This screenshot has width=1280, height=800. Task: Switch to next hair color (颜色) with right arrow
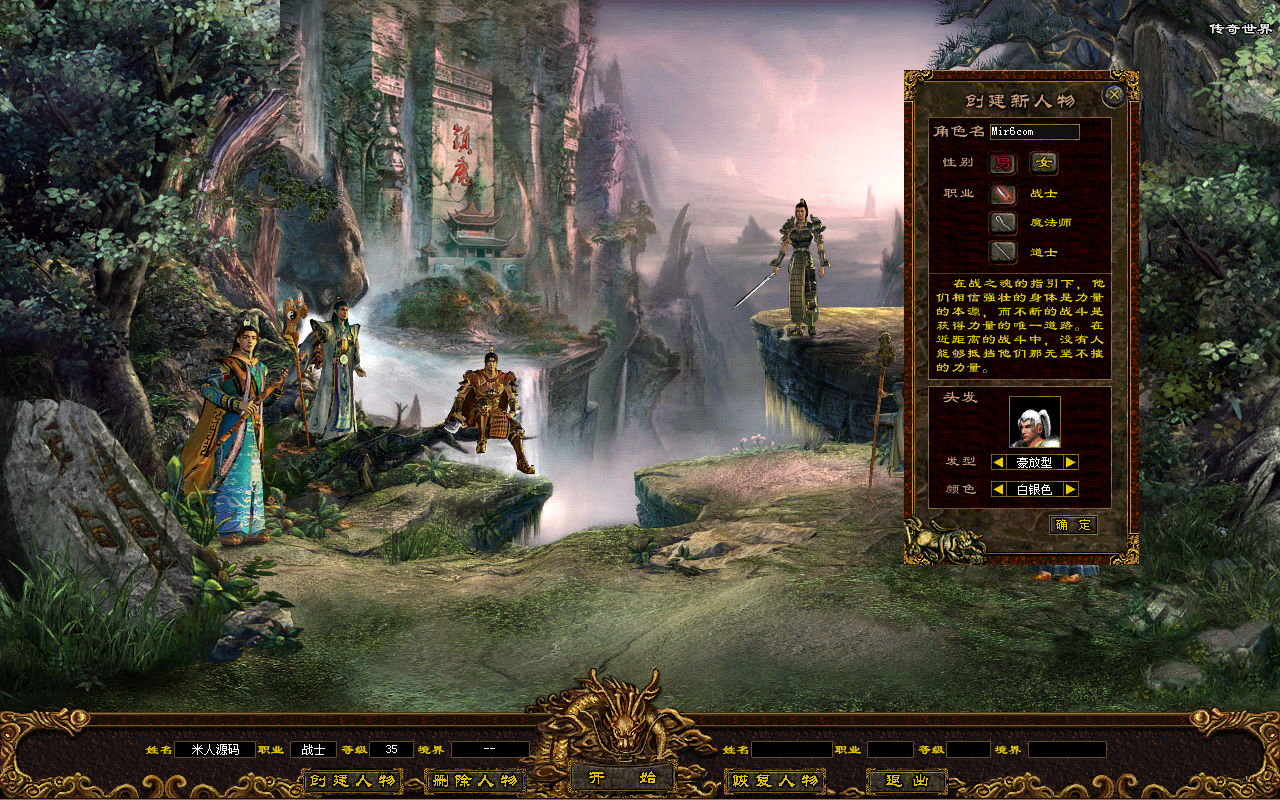pyautogui.click(x=1070, y=489)
